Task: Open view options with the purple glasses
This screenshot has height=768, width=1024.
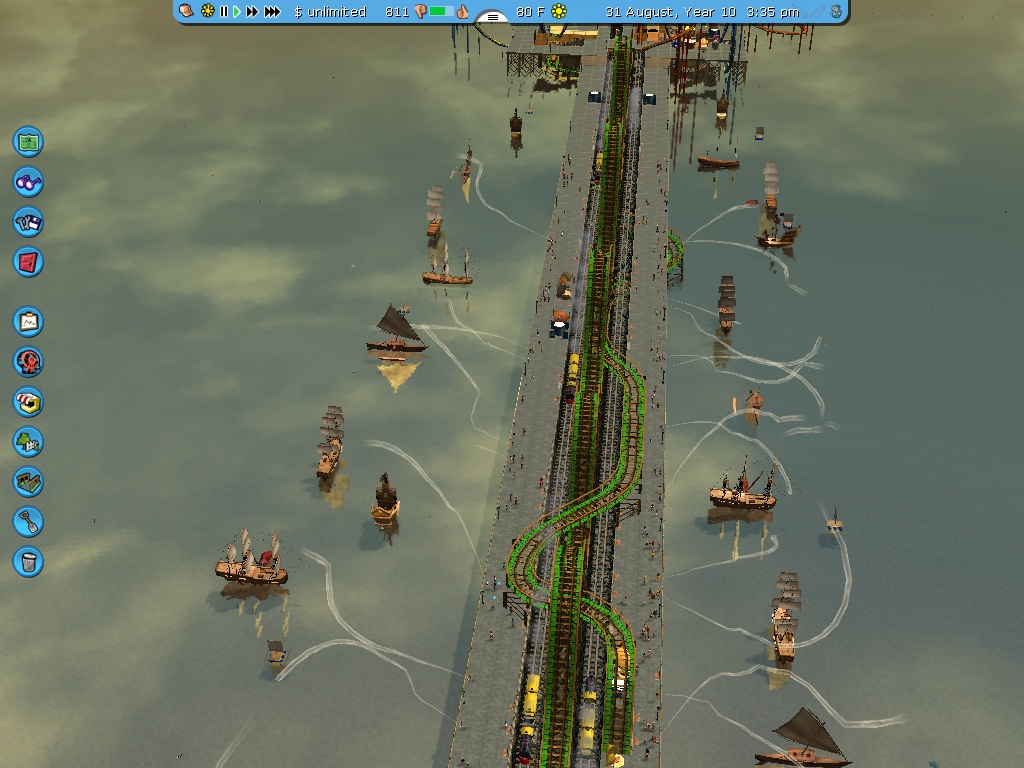Action: click(28, 181)
